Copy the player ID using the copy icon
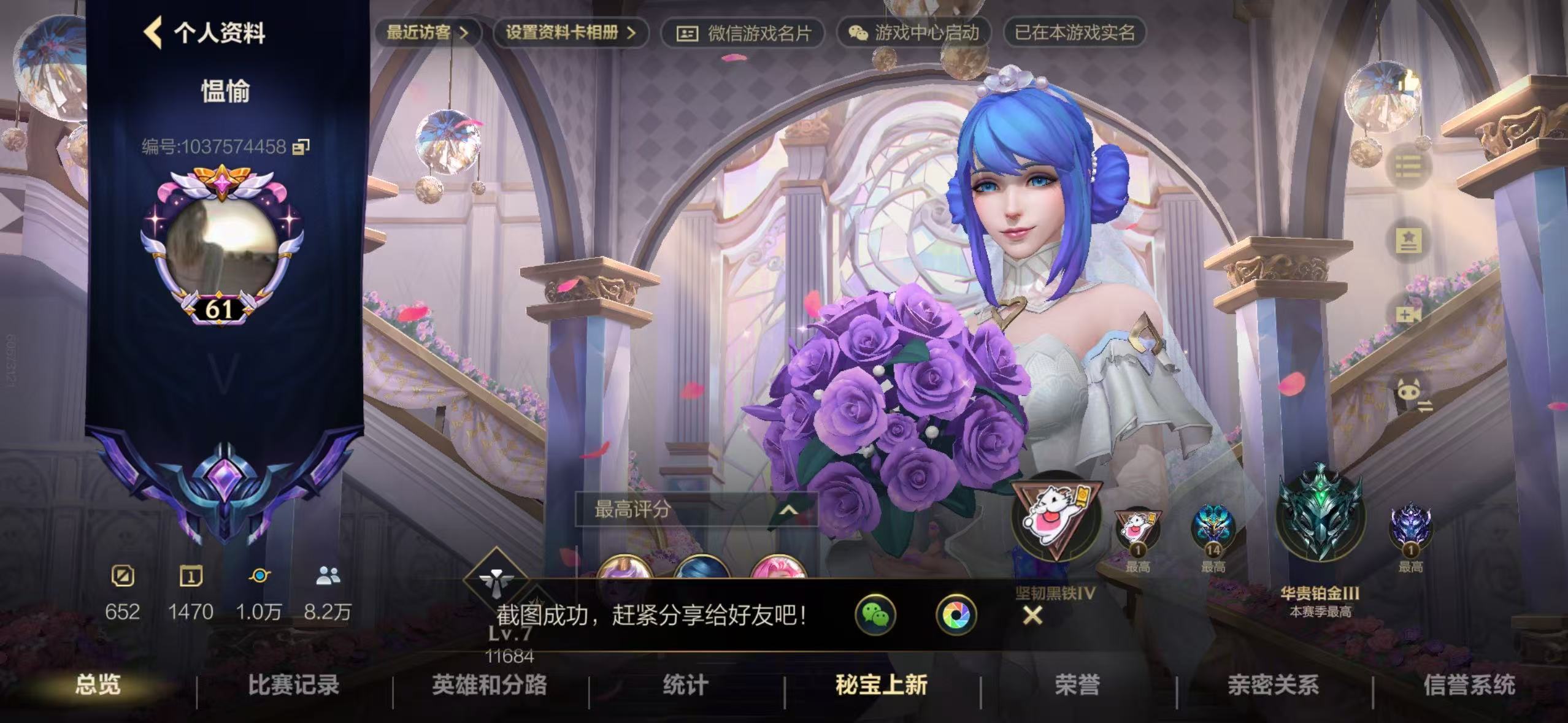Image resolution: width=1568 pixels, height=723 pixels. (299, 147)
